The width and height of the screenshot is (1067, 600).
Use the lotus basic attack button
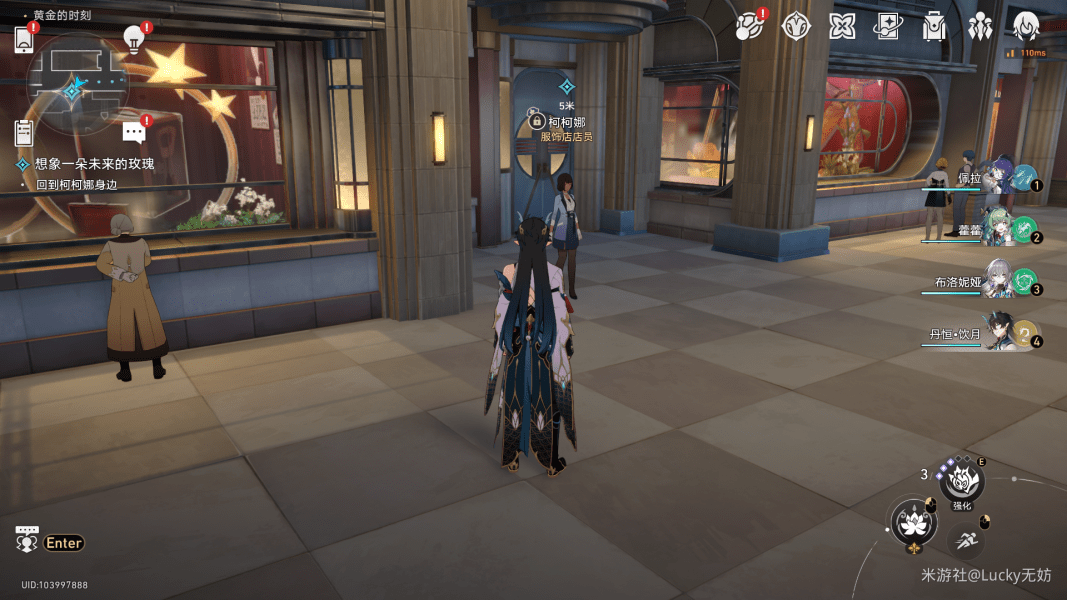point(912,522)
